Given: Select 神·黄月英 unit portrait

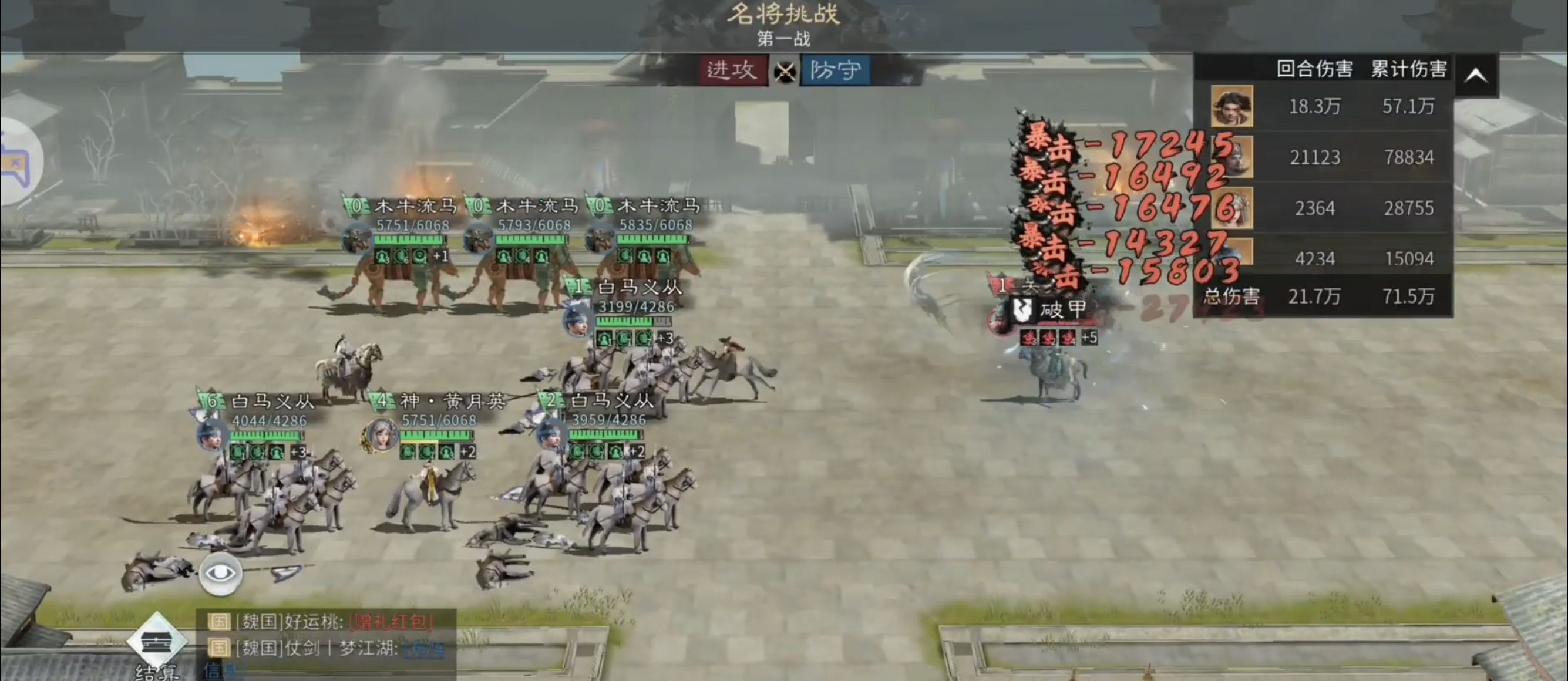Looking at the screenshot, I should click(x=381, y=435).
